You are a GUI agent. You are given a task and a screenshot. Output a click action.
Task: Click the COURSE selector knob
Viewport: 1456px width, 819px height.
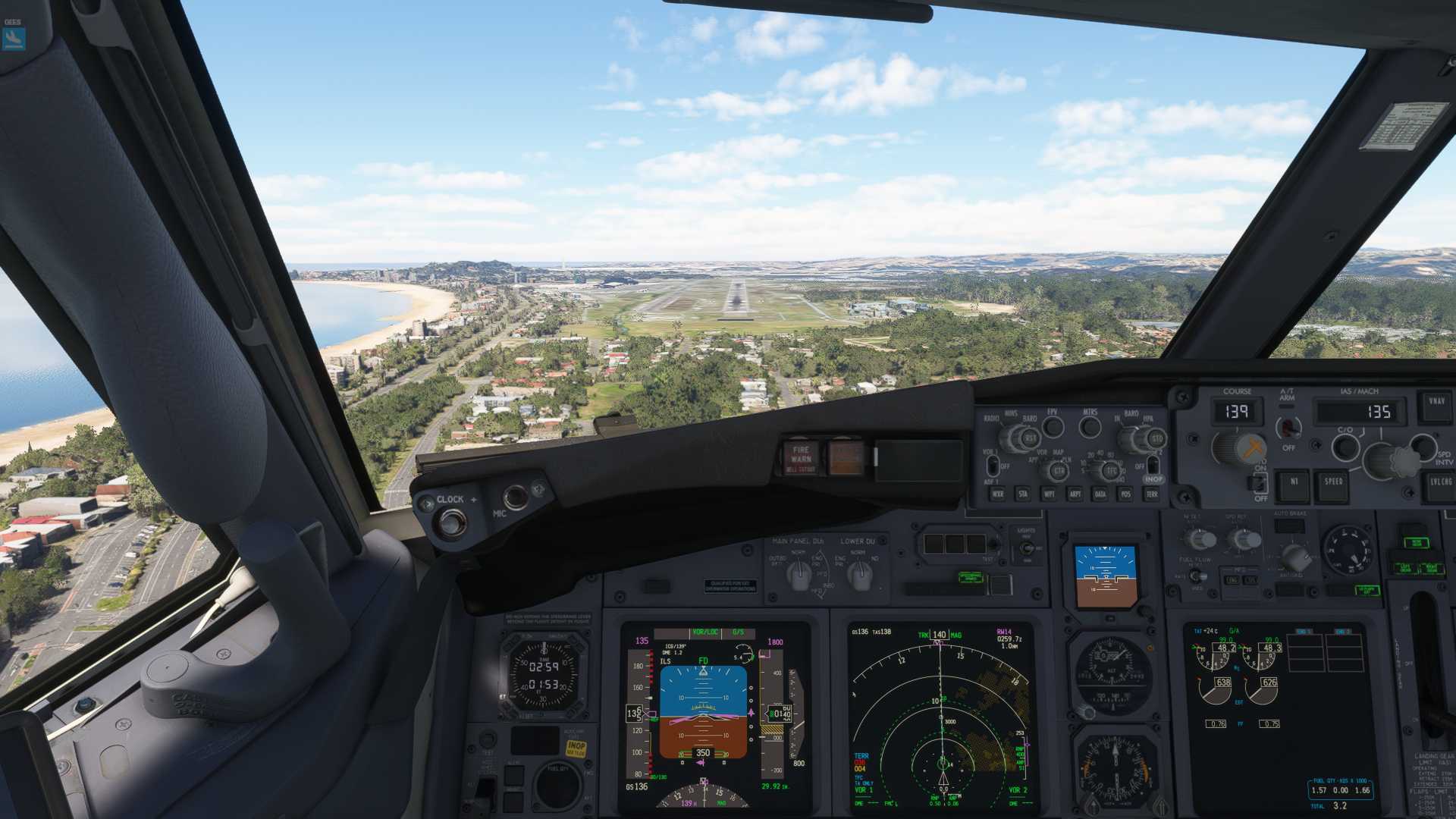click(1236, 447)
